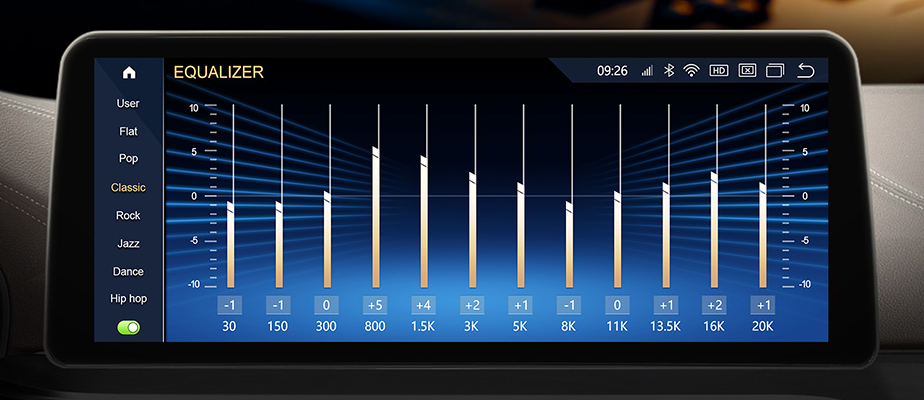Choose the Hip hop preset
The image size is (924, 400).
click(128, 298)
